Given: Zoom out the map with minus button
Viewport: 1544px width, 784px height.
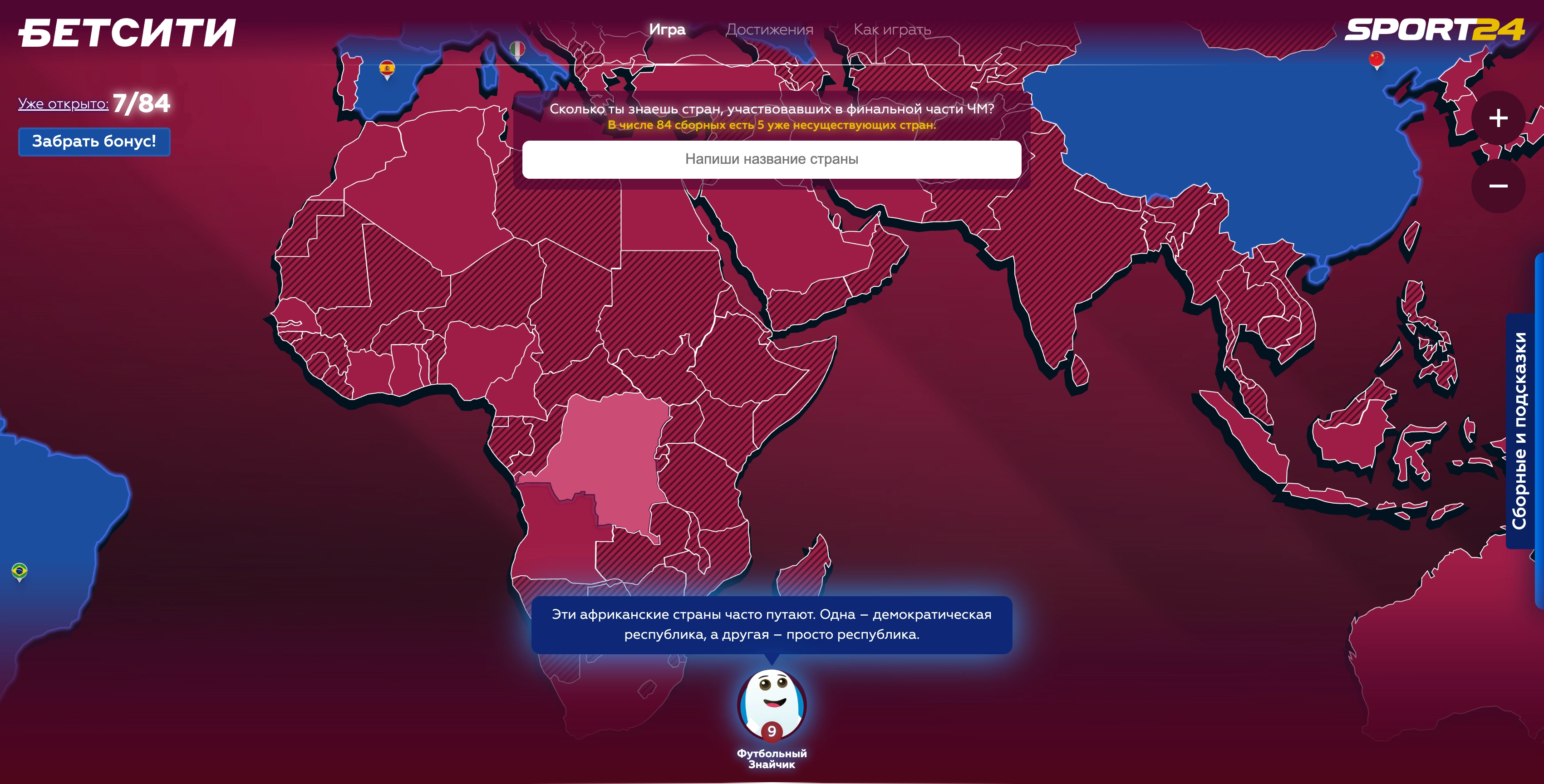Looking at the screenshot, I should (x=1498, y=186).
